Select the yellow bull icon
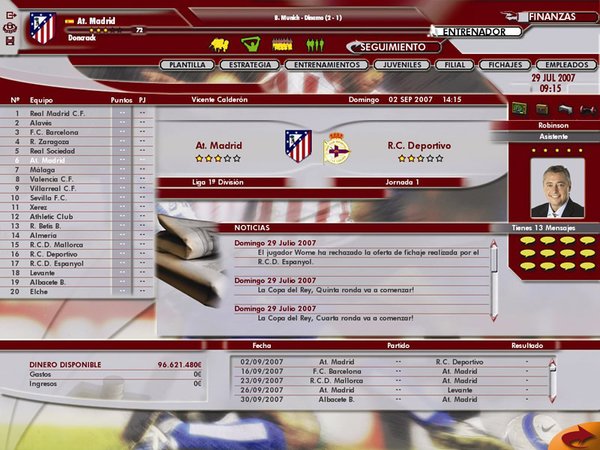600x450 pixels. (219, 44)
